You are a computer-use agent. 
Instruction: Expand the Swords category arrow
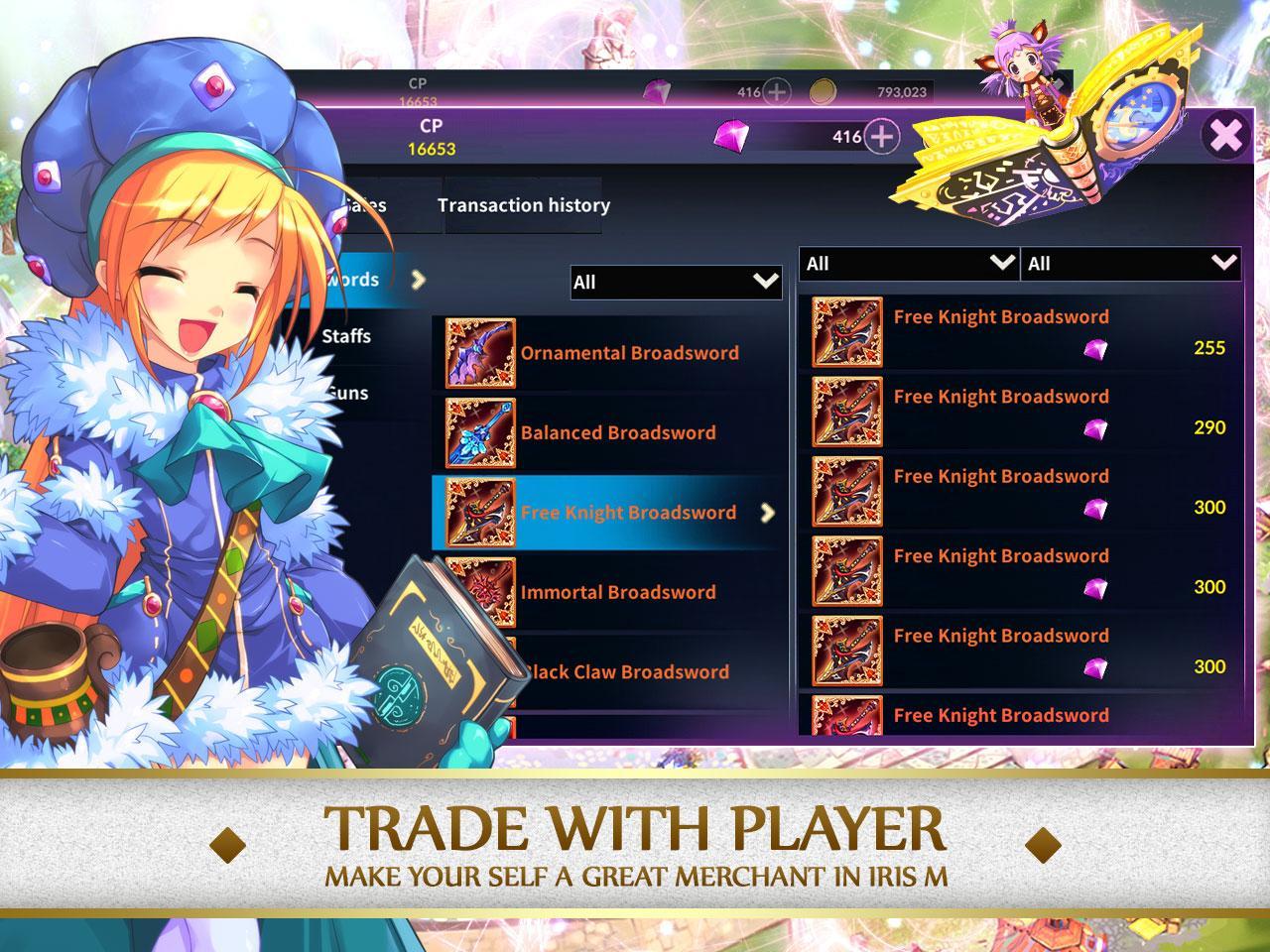coord(421,280)
